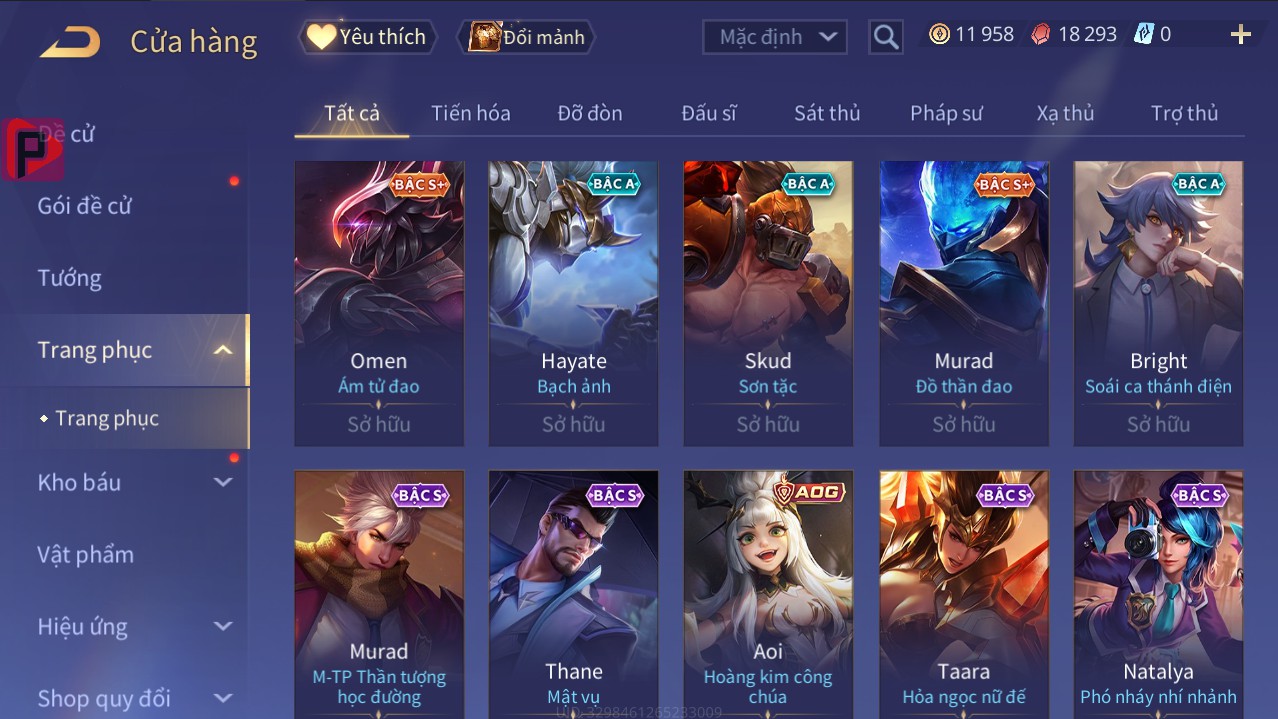Open the Gói đề cử menu entry

point(85,206)
